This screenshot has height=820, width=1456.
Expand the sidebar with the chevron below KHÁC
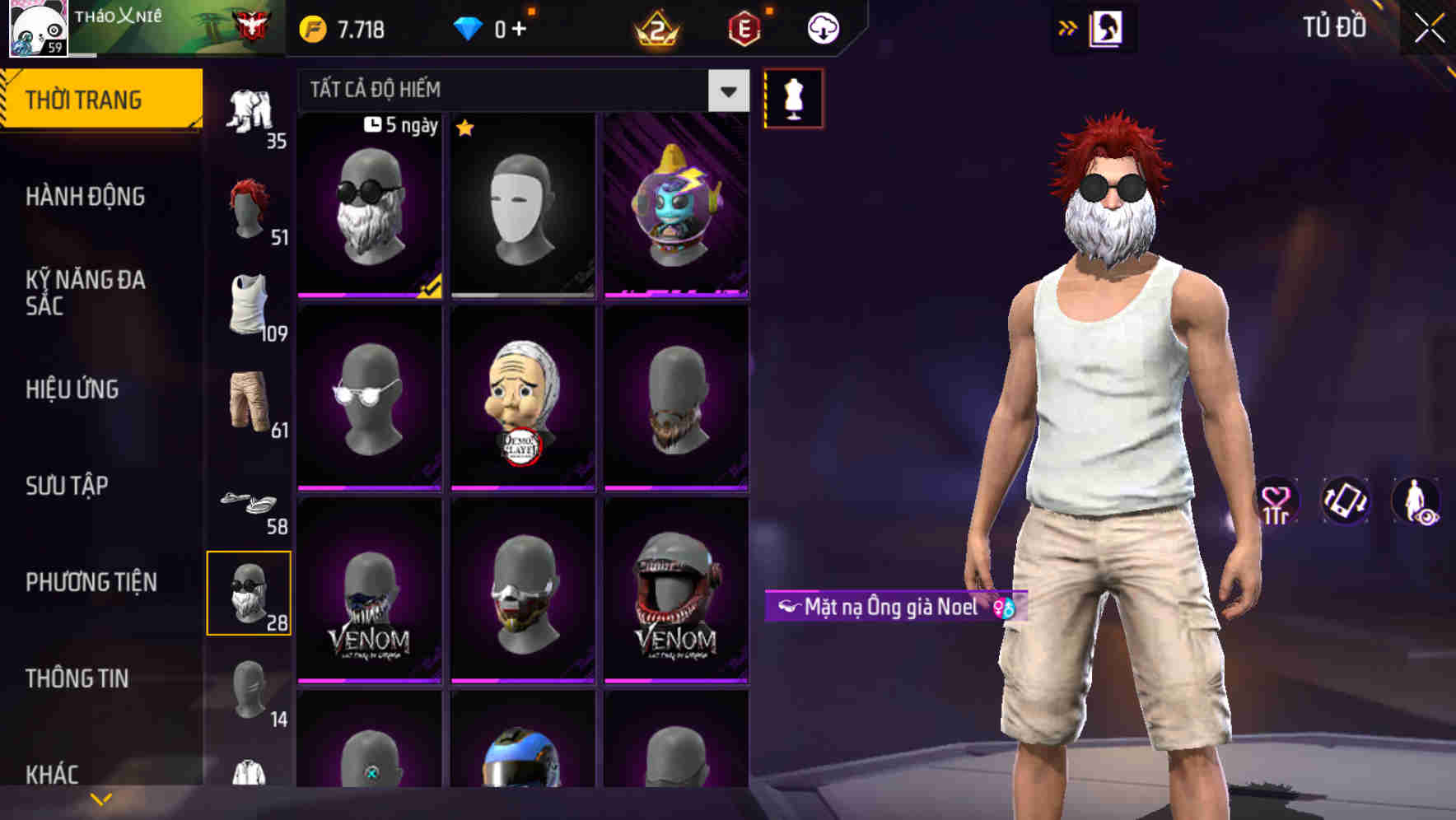(101, 797)
